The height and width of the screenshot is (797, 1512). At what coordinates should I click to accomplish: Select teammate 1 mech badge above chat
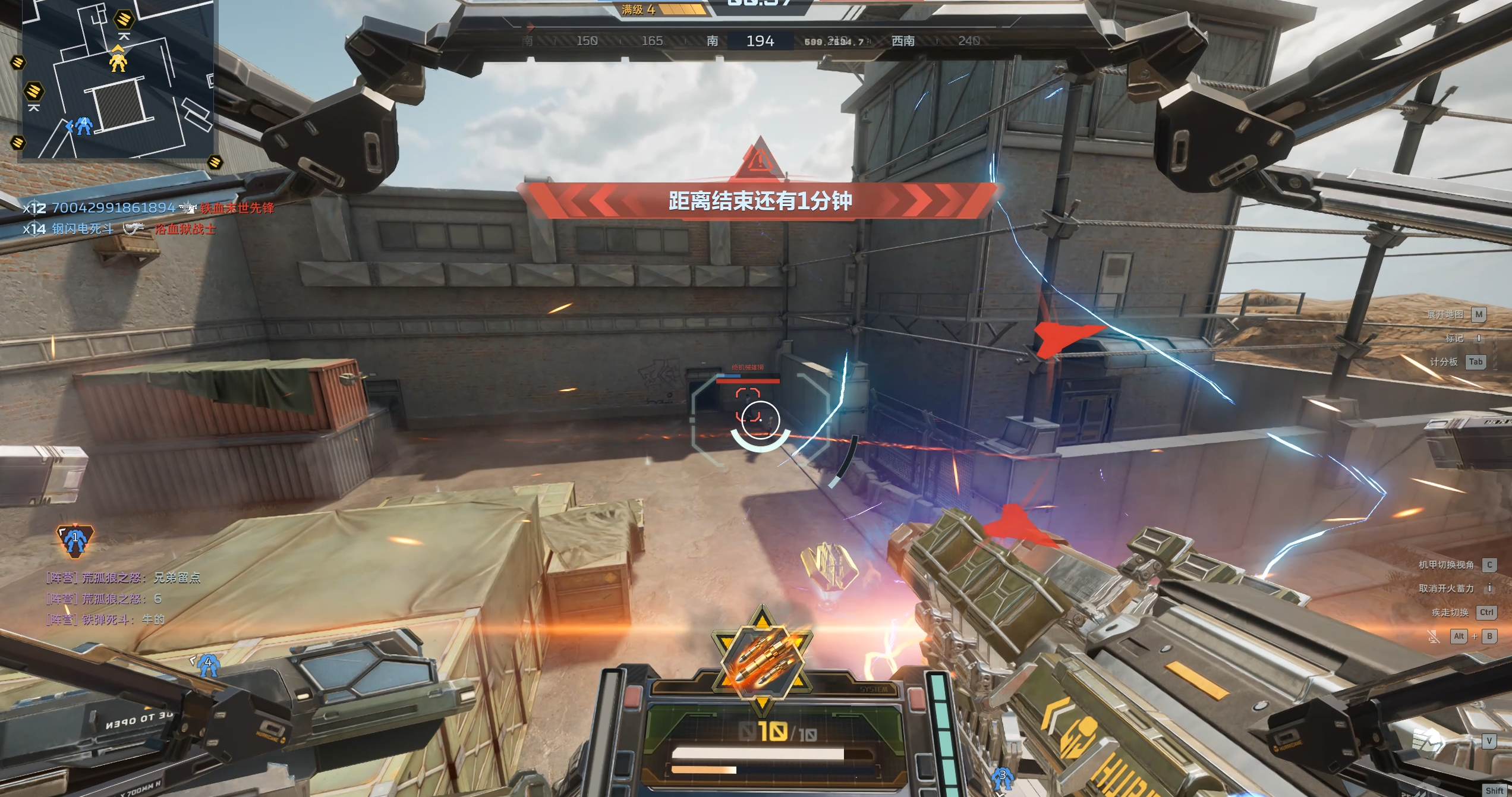[75, 540]
